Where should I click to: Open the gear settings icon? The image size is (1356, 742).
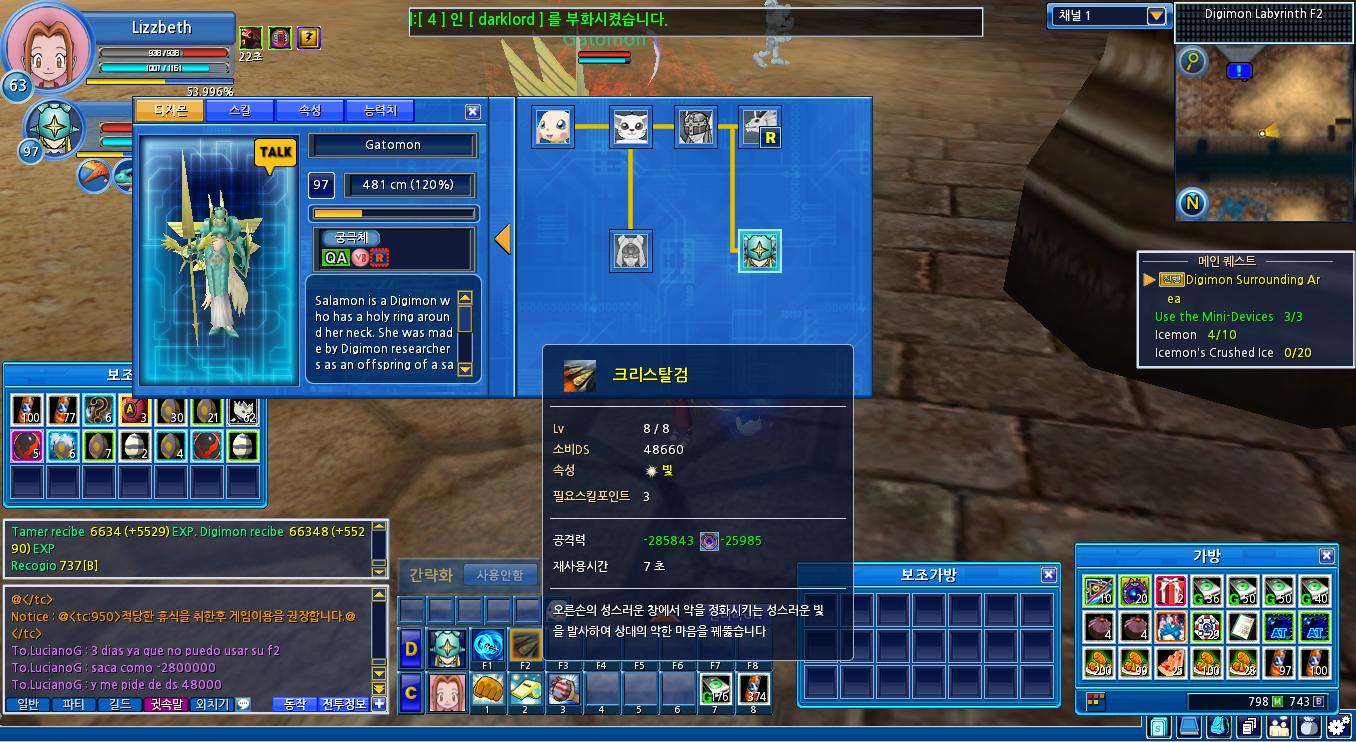point(1337,727)
